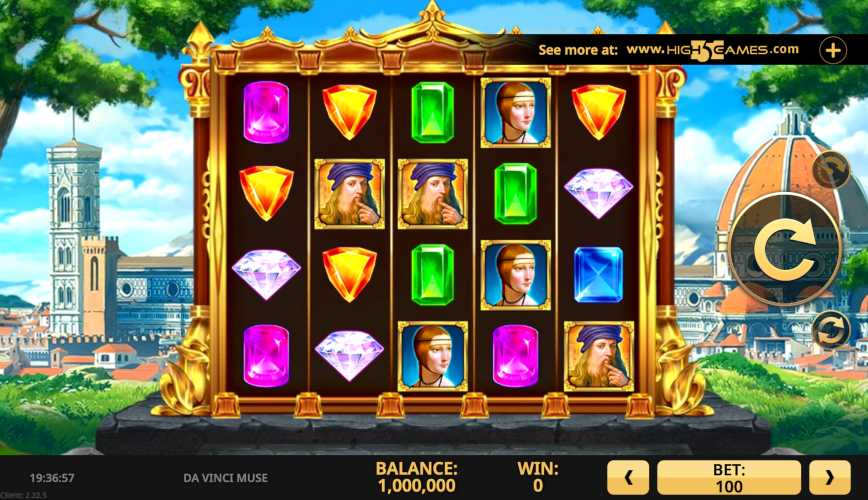Visit the High 5 Games website link
The height and width of the screenshot is (500, 868).
pos(712,49)
